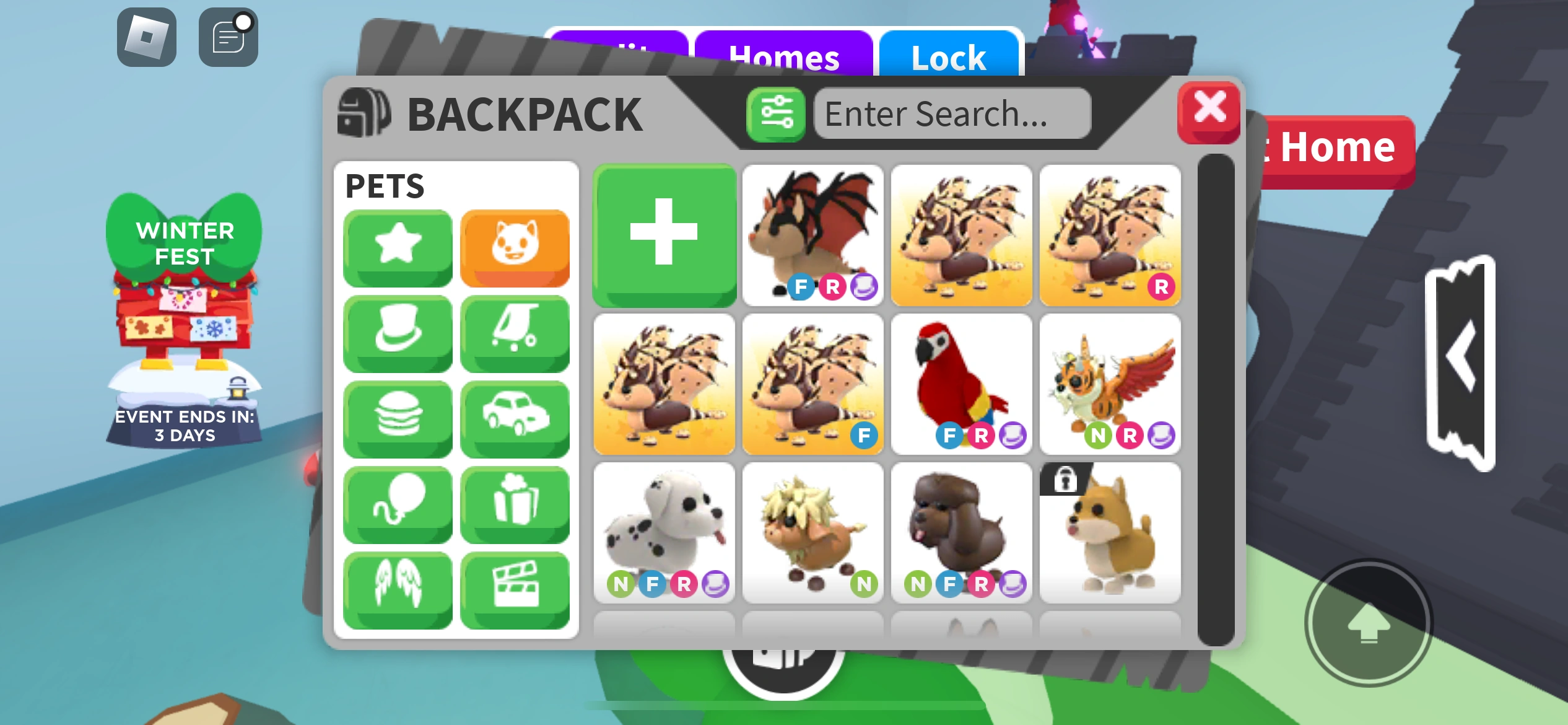Screen dimensions: 1568x725
Task: Select the Pet Wear top hat category
Action: (x=397, y=333)
